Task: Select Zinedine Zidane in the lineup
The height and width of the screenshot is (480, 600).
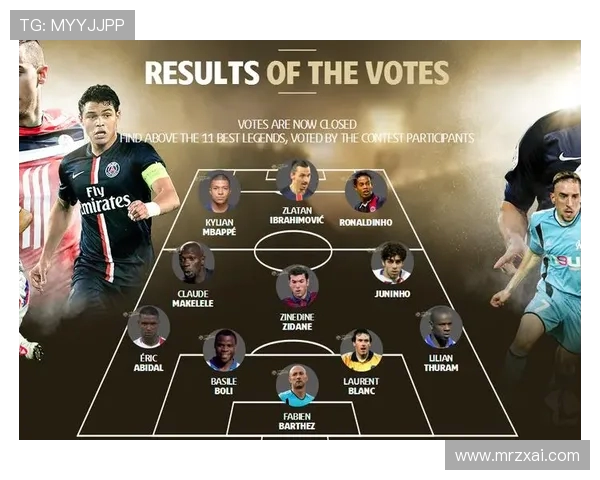Action: [297, 286]
